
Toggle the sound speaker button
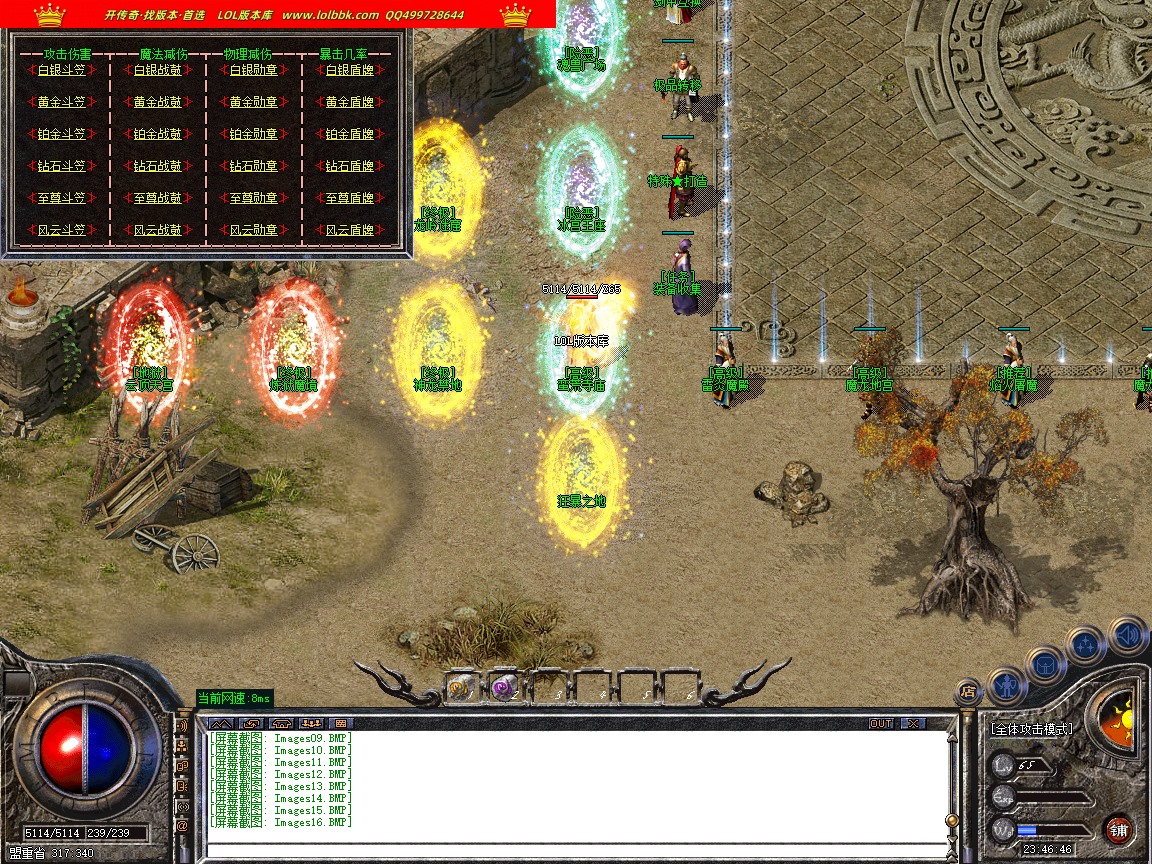pyautogui.click(x=1127, y=634)
